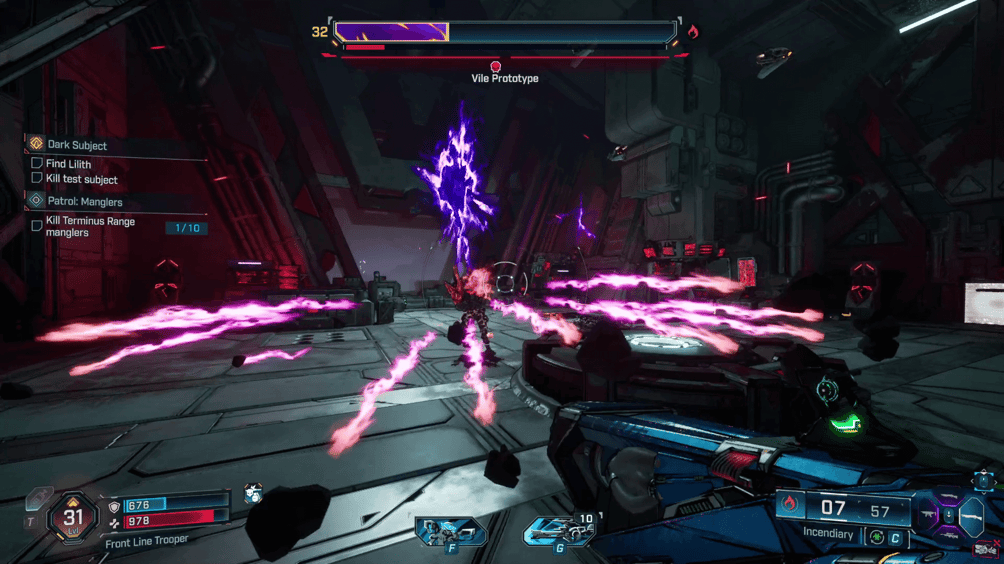1004x564 pixels.
Task: Toggle the green weapon mode switch icon
Action: click(879, 535)
